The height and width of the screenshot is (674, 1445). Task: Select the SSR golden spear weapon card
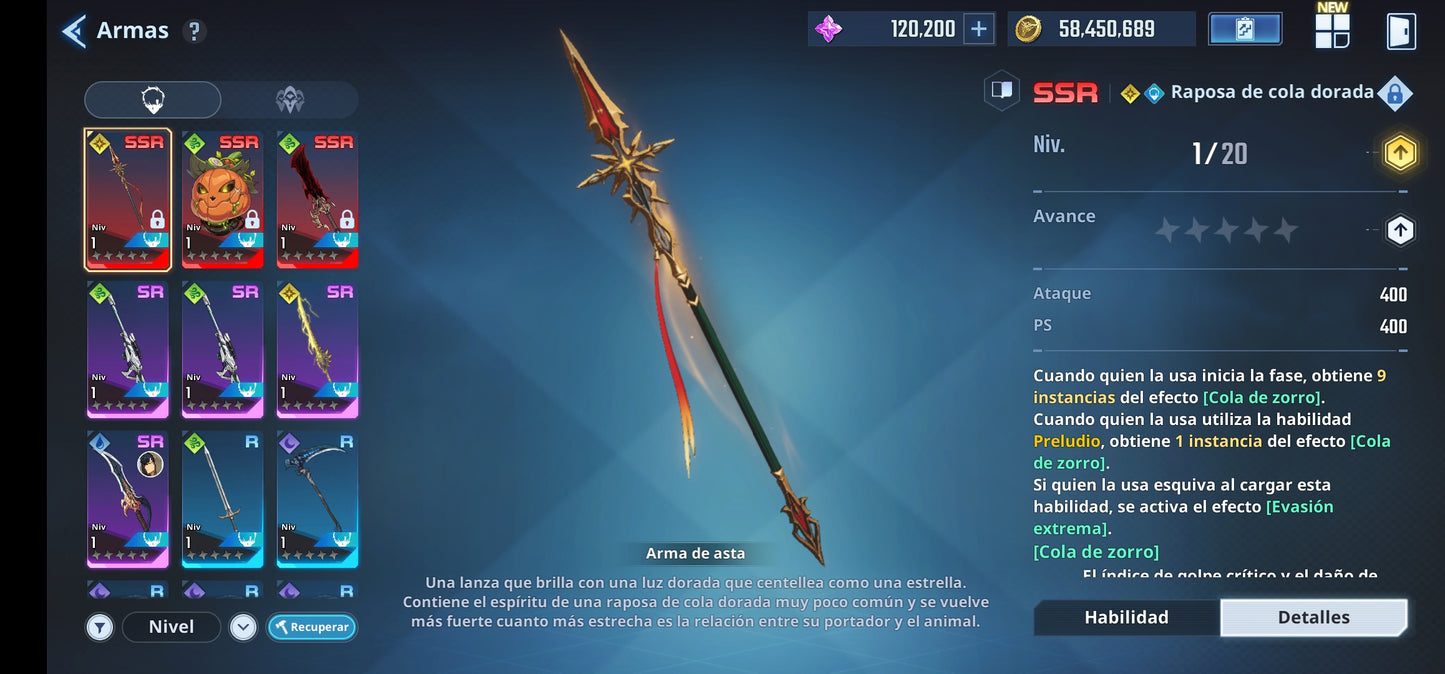128,199
